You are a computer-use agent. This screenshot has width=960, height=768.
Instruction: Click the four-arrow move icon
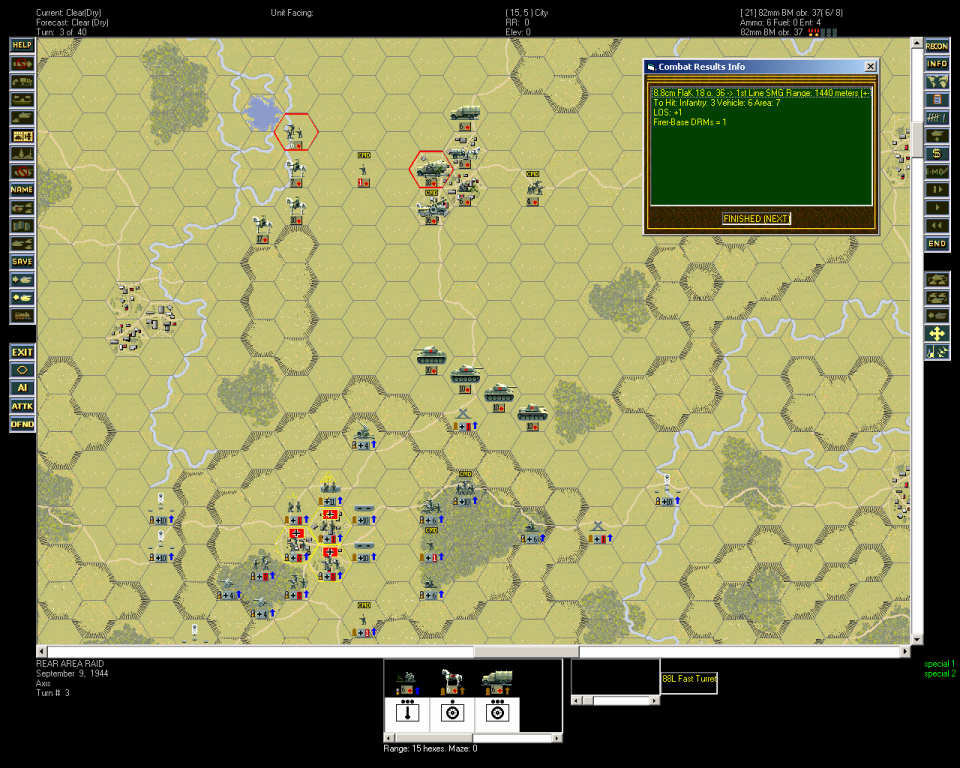click(937, 333)
